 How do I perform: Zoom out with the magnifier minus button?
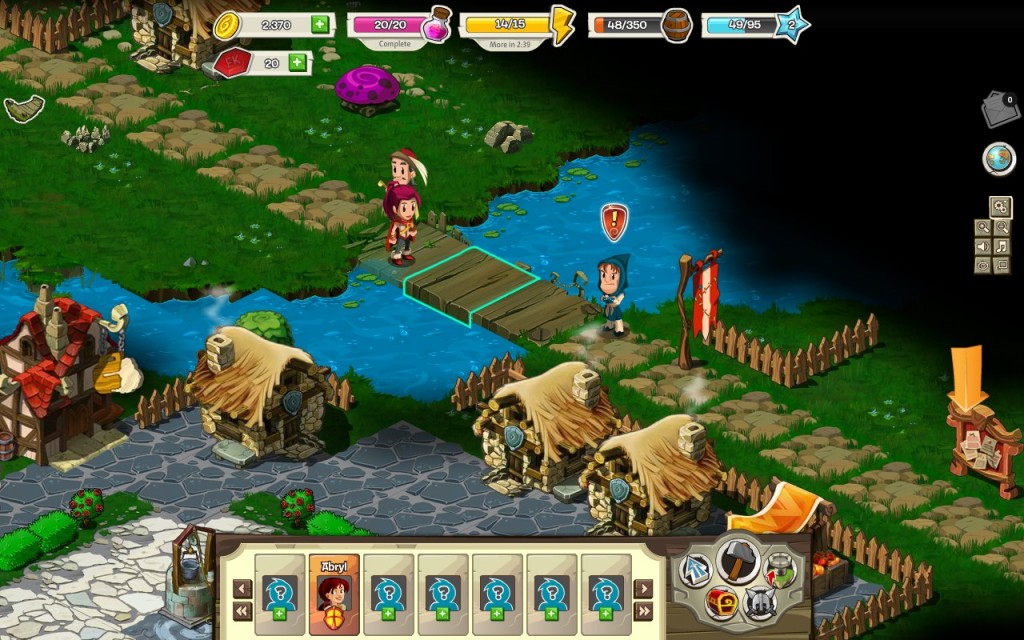tap(1002, 228)
